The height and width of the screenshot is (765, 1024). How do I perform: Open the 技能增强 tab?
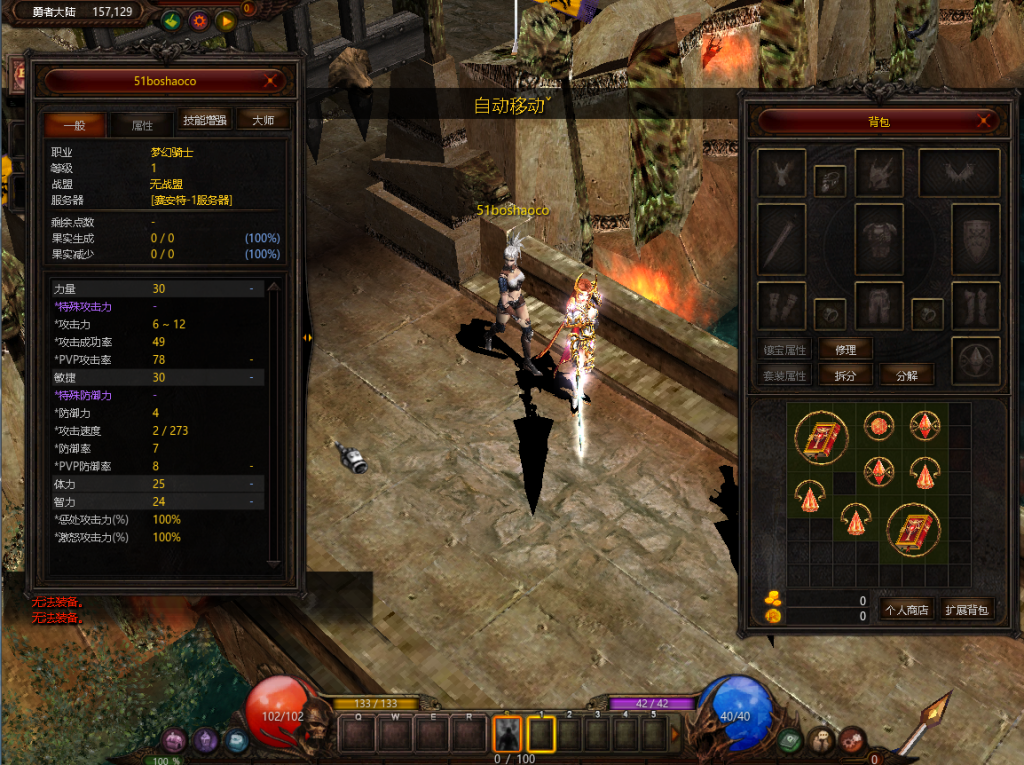coord(205,120)
